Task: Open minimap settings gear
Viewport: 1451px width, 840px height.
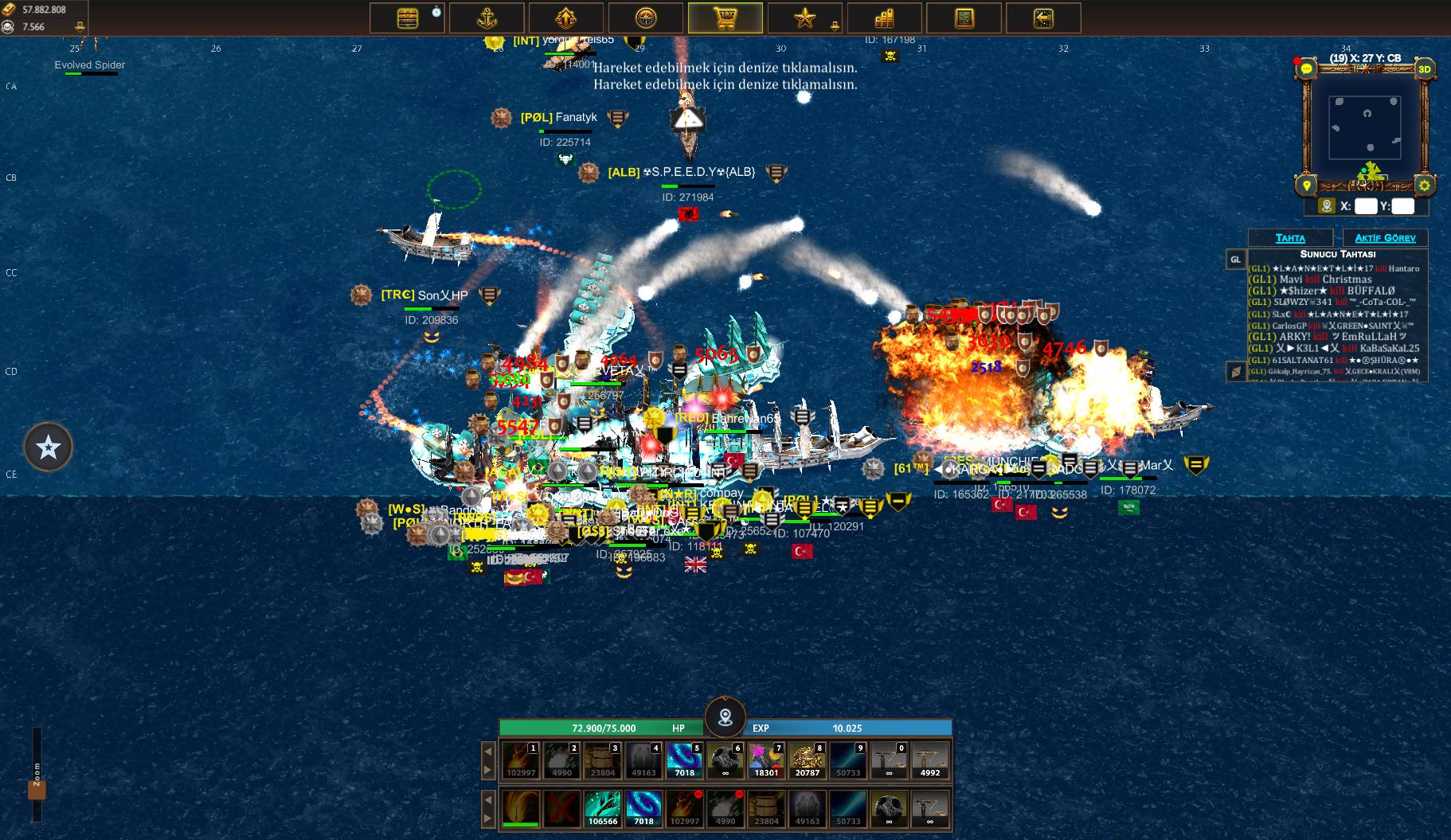Action: pos(1424,186)
